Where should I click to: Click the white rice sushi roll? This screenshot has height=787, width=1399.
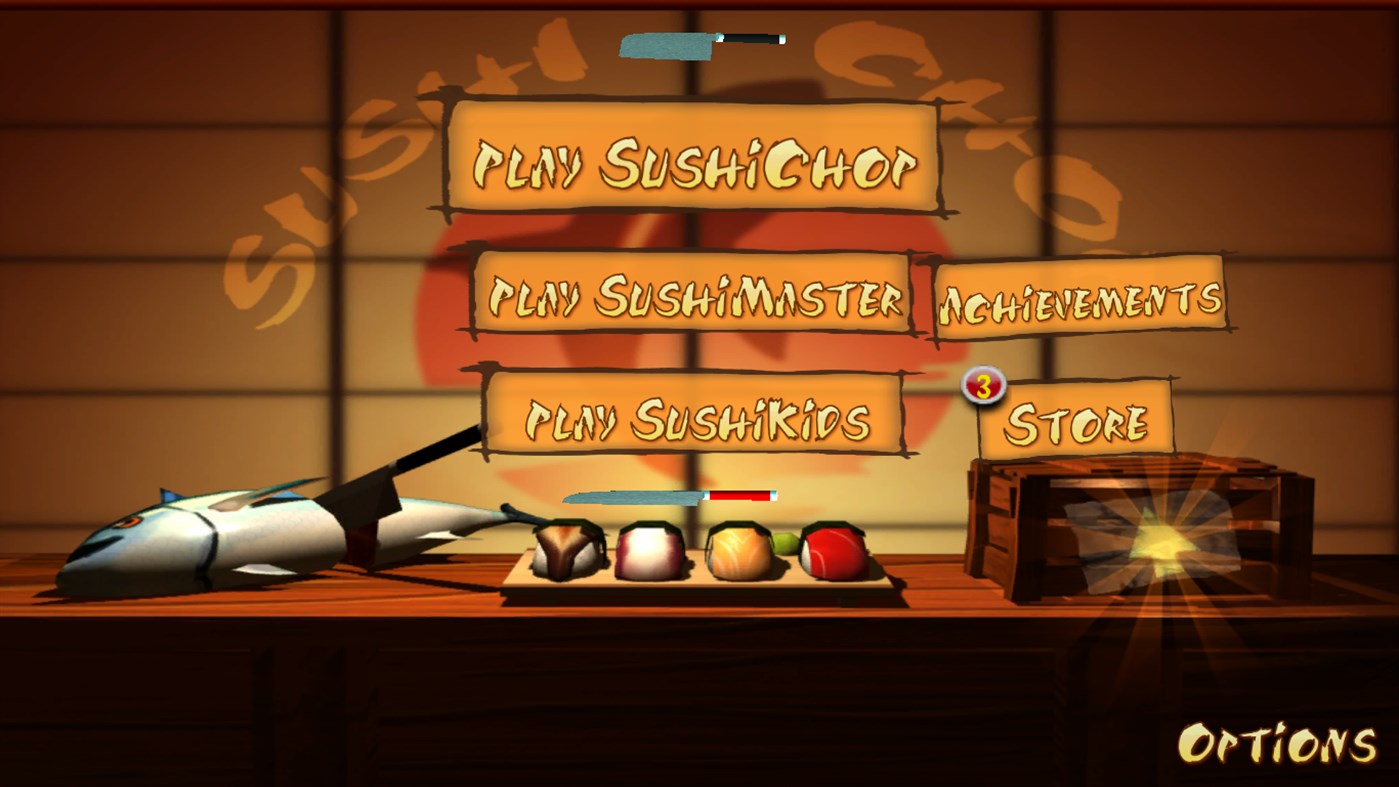[648, 552]
